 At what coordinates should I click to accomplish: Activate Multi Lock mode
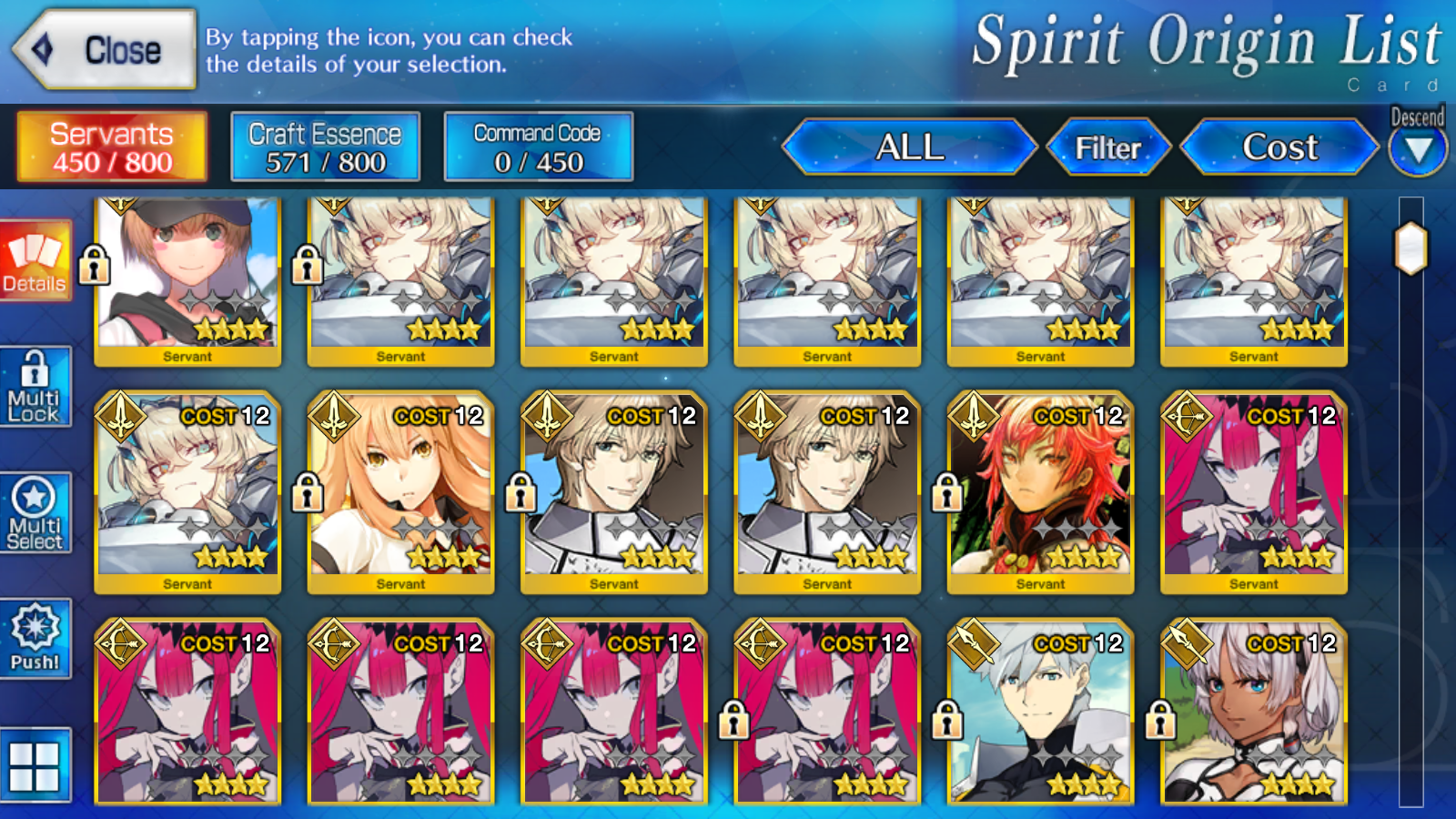point(35,387)
